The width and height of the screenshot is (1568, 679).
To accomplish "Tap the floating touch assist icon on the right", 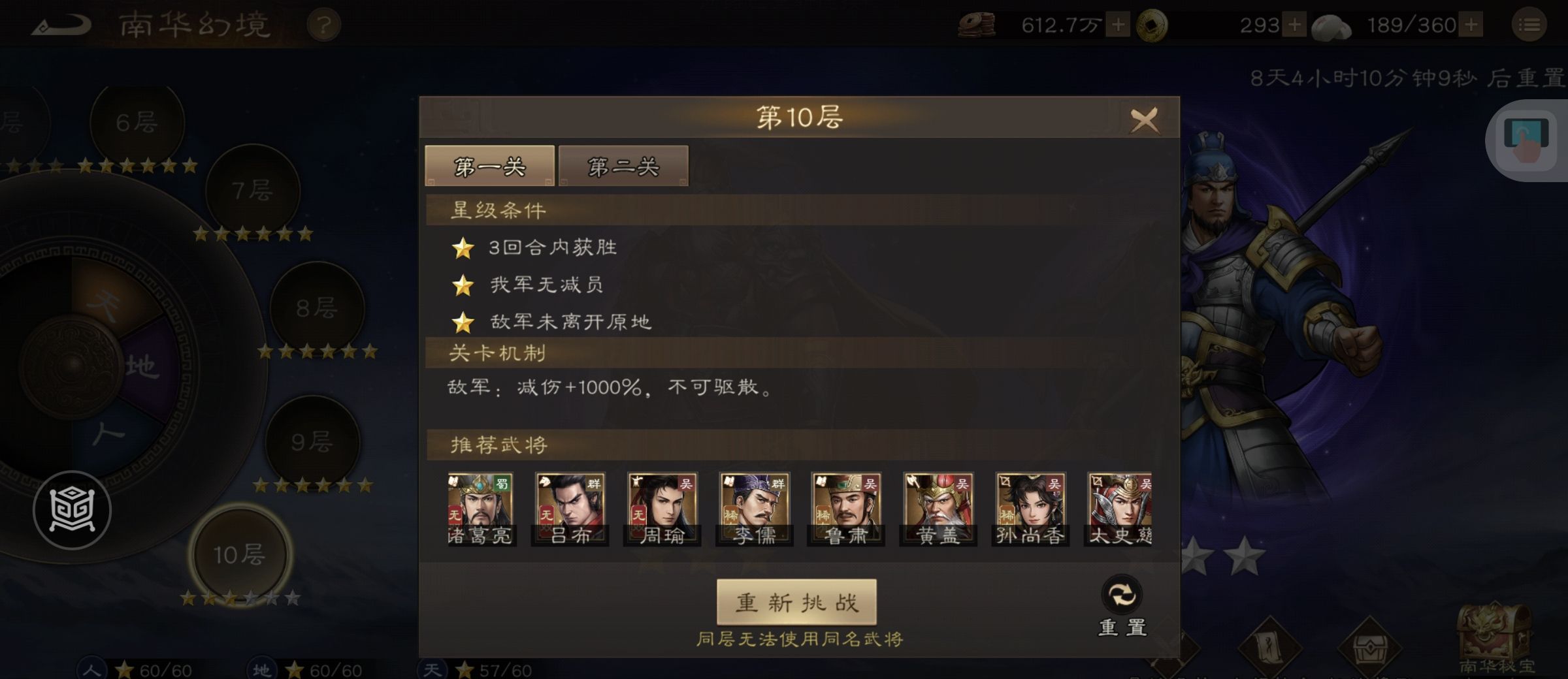I will point(1526,133).
